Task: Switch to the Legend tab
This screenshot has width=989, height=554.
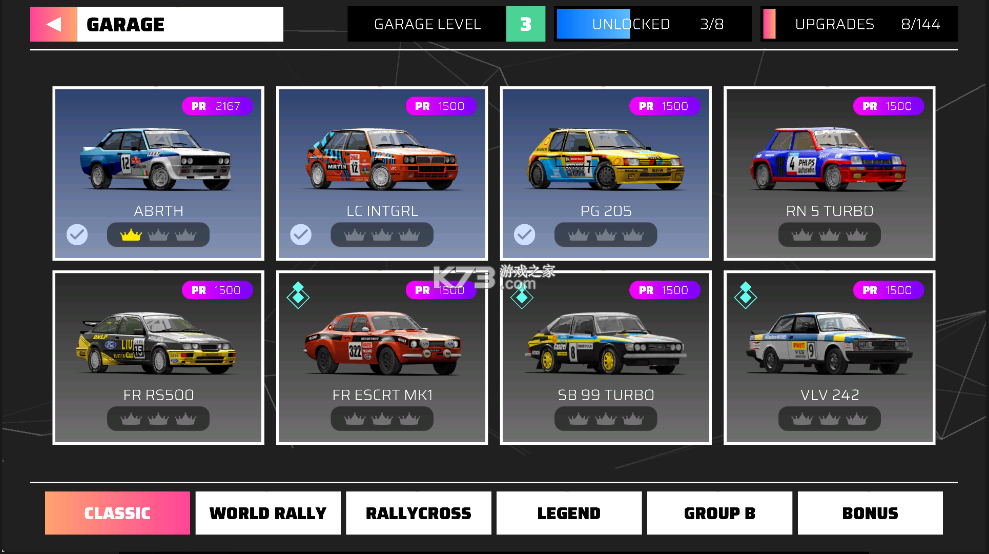Action: (569, 513)
